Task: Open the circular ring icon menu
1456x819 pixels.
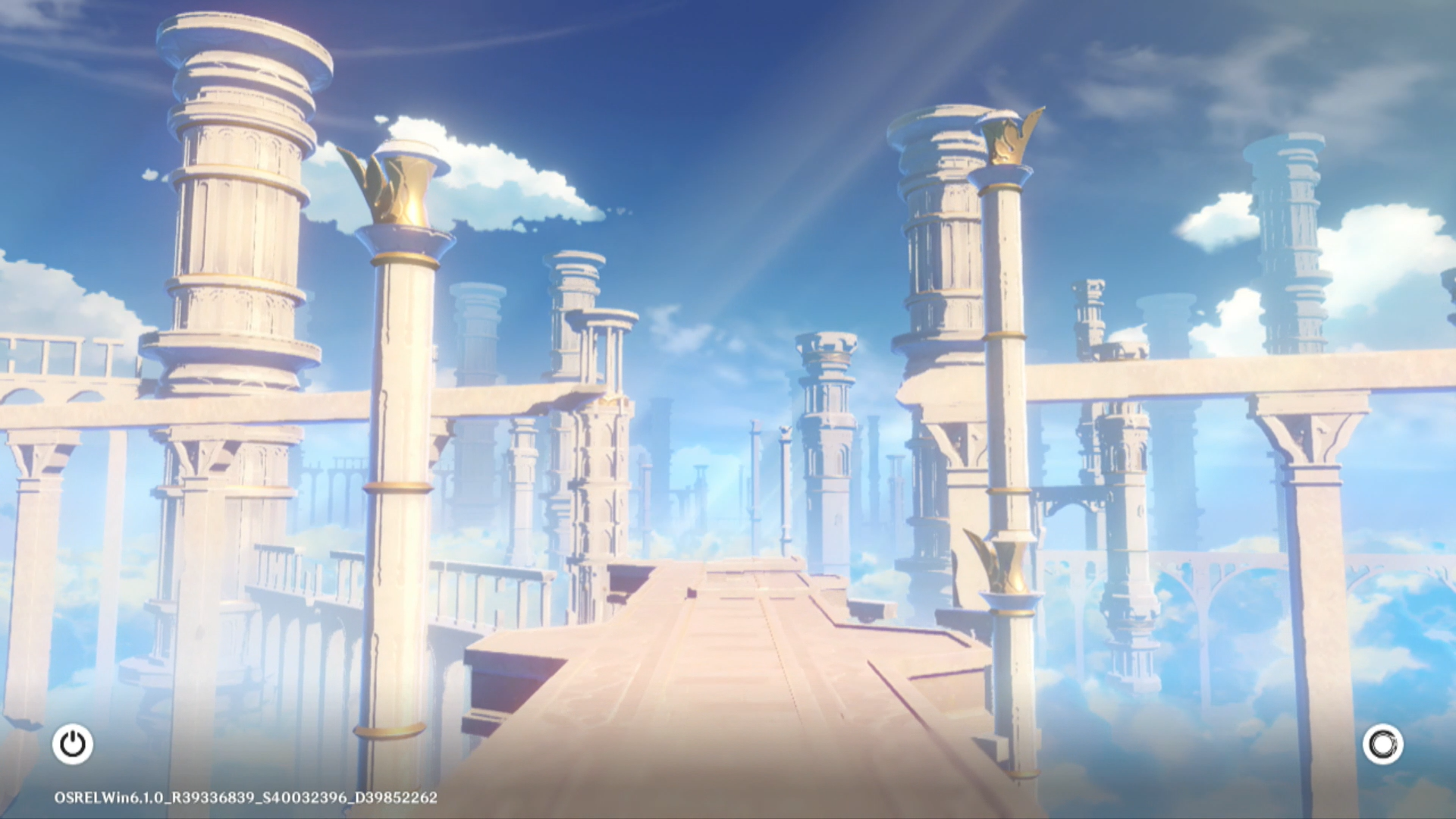Action: 1382,744
